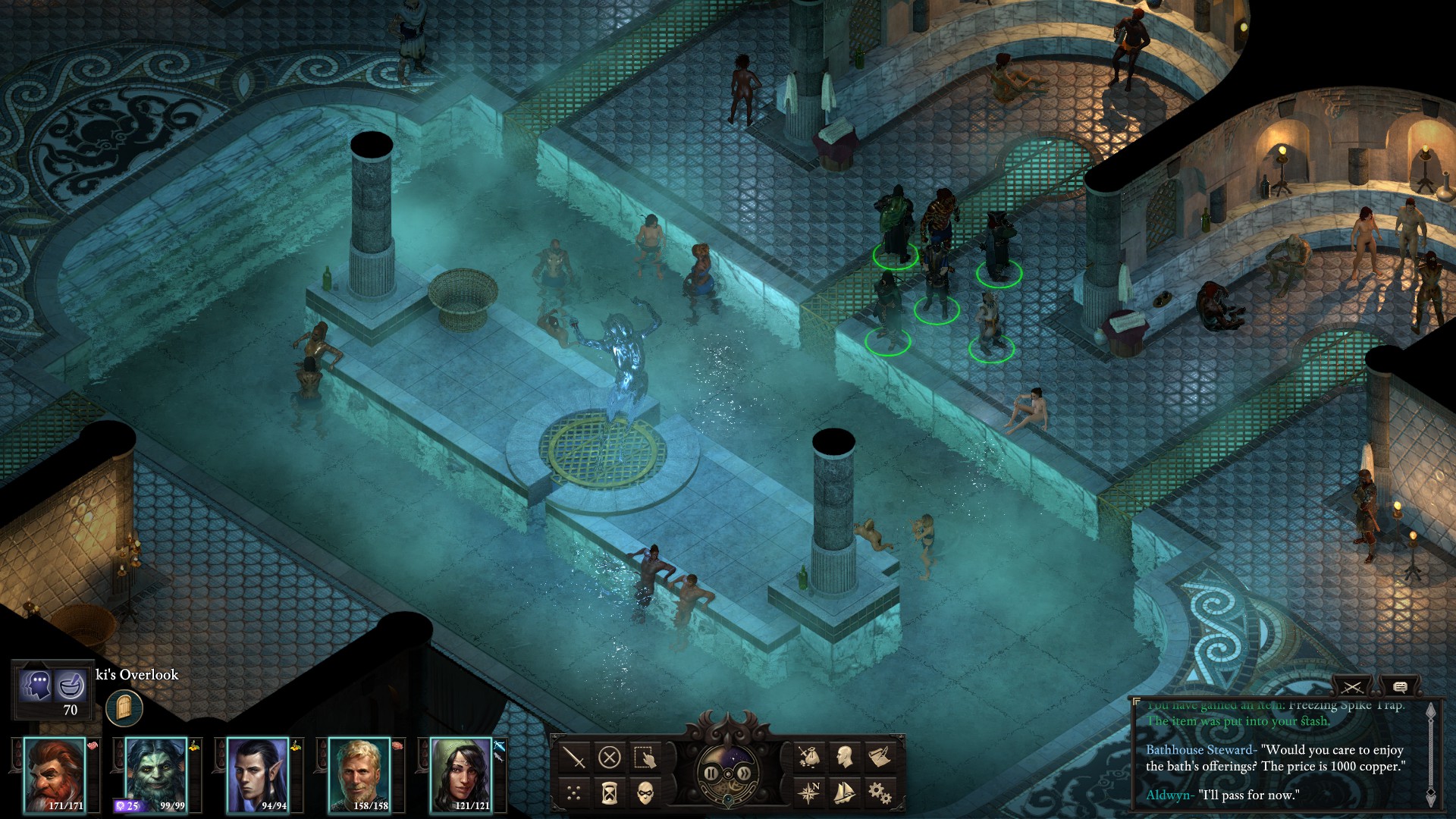
Task: Choose the dark-haired elf portrait
Action: (x=258, y=773)
